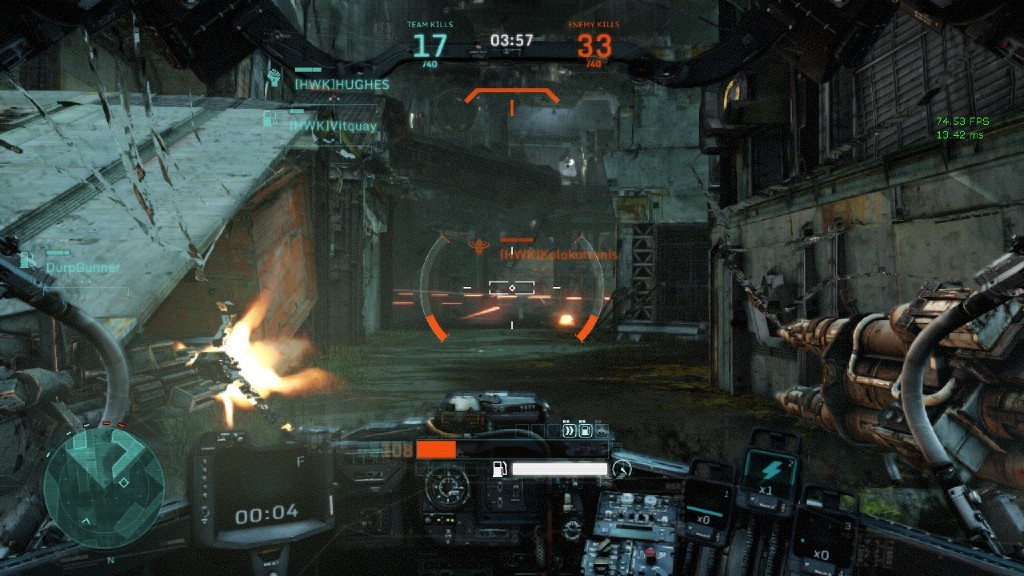The width and height of the screenshot is (1024, 576).
Task: Select teammate [HWK]Vitquay name tag
Action: 333,126
